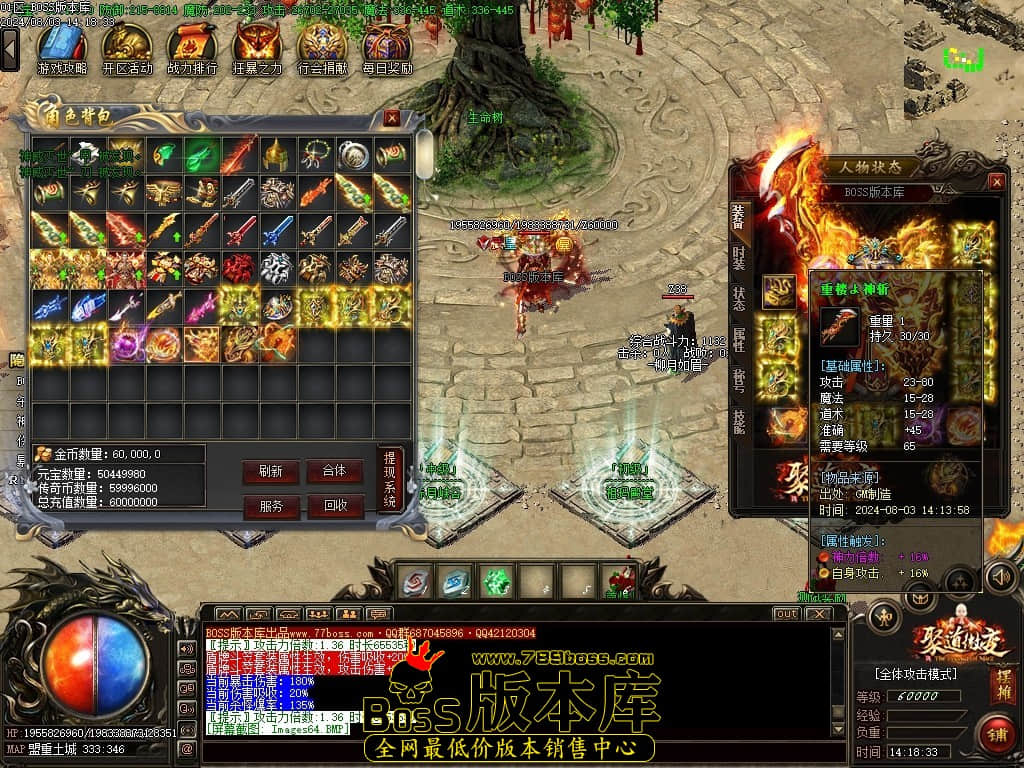The image size is (1024, 768).
Task: Close the 角色背包 inventory window
Action: 392,118
